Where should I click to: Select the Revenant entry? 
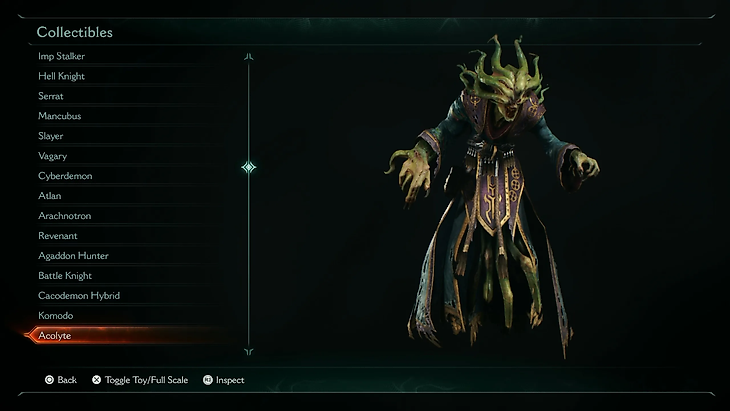[58, 236]
